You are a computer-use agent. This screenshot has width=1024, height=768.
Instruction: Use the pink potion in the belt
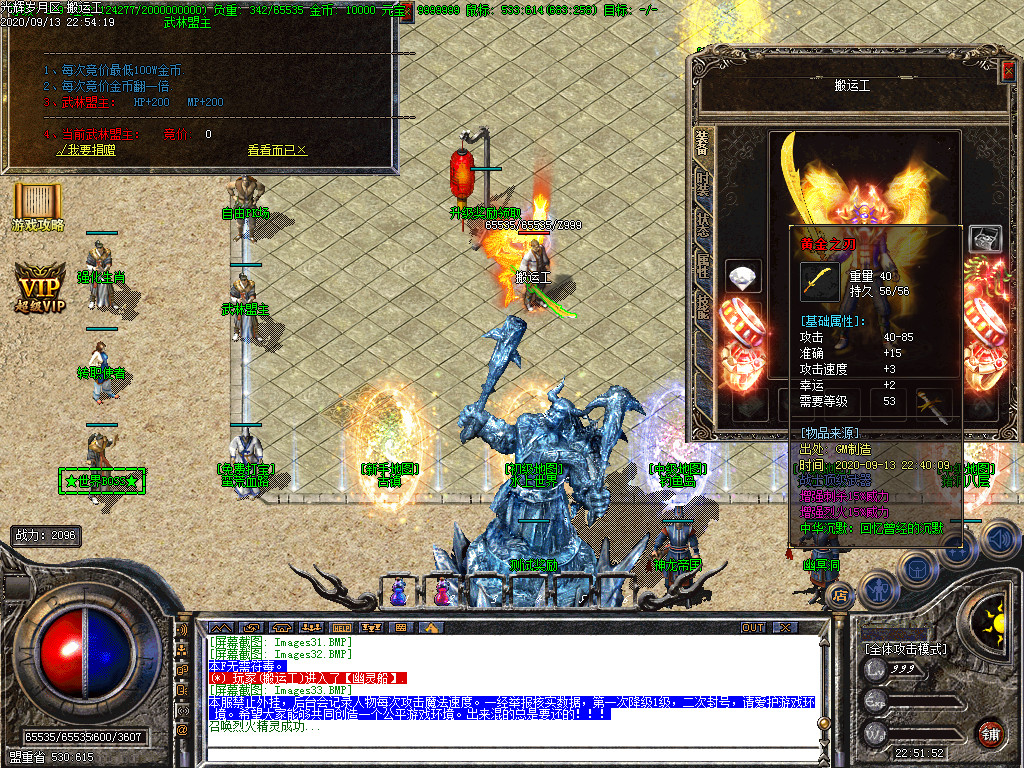(x=440, y=592)
